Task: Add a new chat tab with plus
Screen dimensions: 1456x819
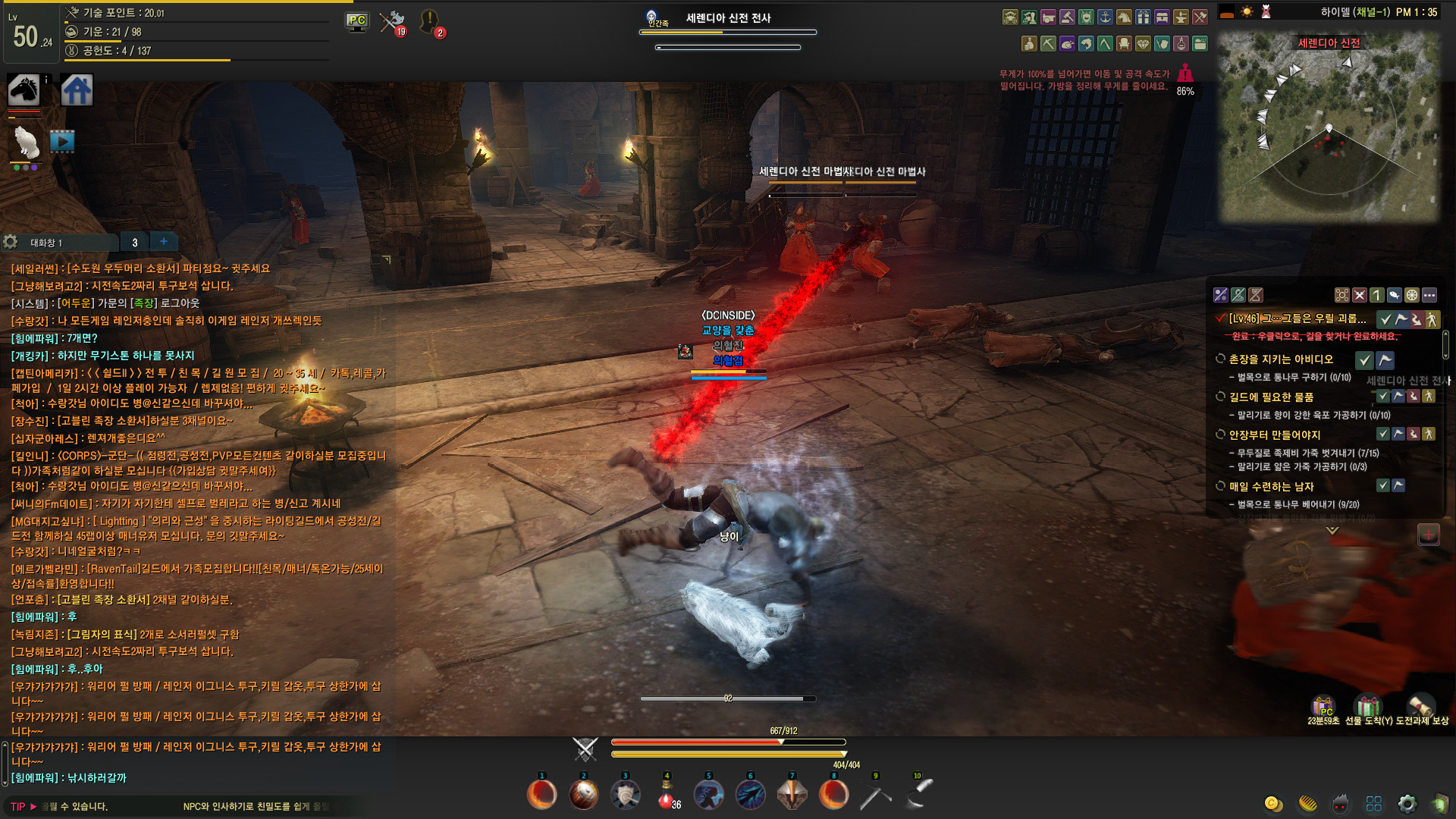Action: pos(163,241)
